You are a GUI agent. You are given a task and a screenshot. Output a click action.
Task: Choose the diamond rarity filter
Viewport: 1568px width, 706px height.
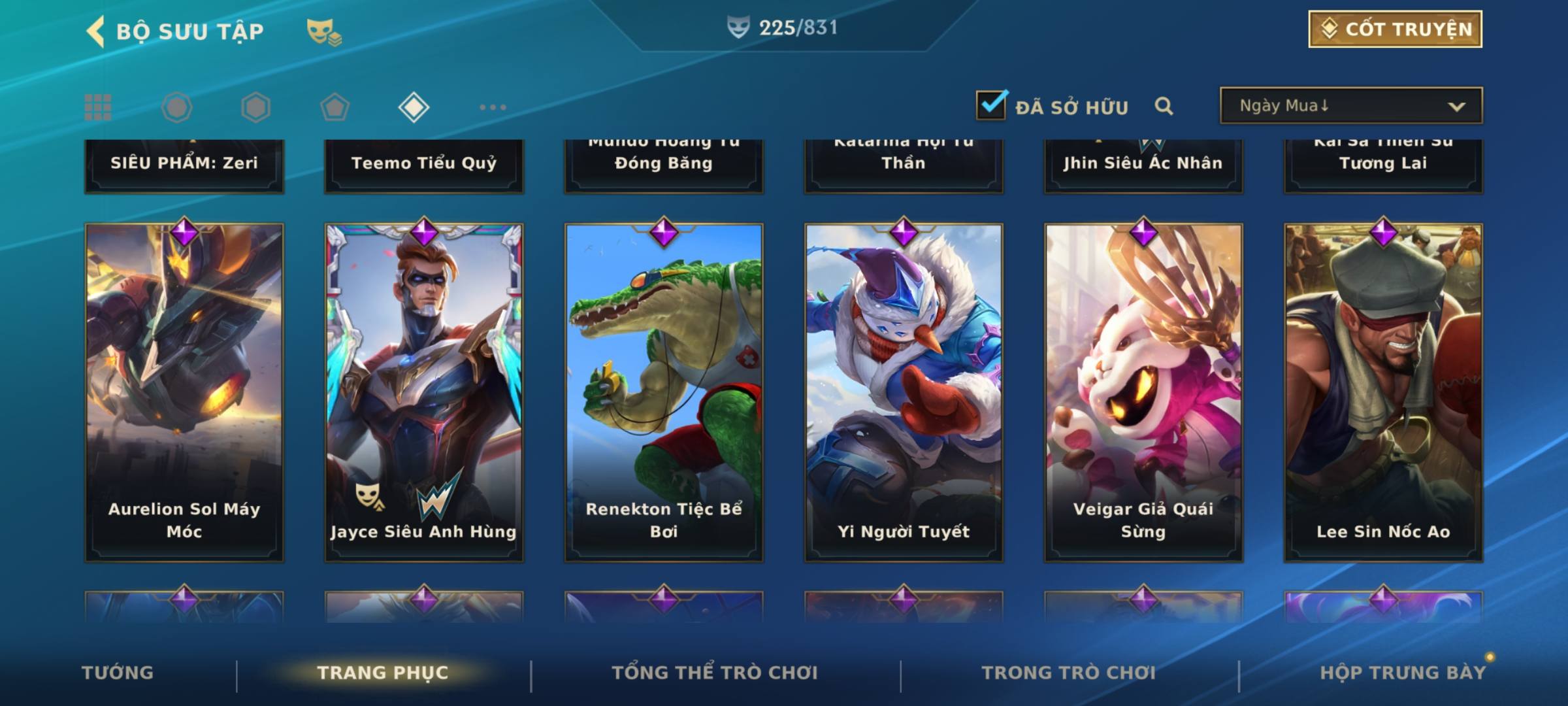tap(414, 107)
